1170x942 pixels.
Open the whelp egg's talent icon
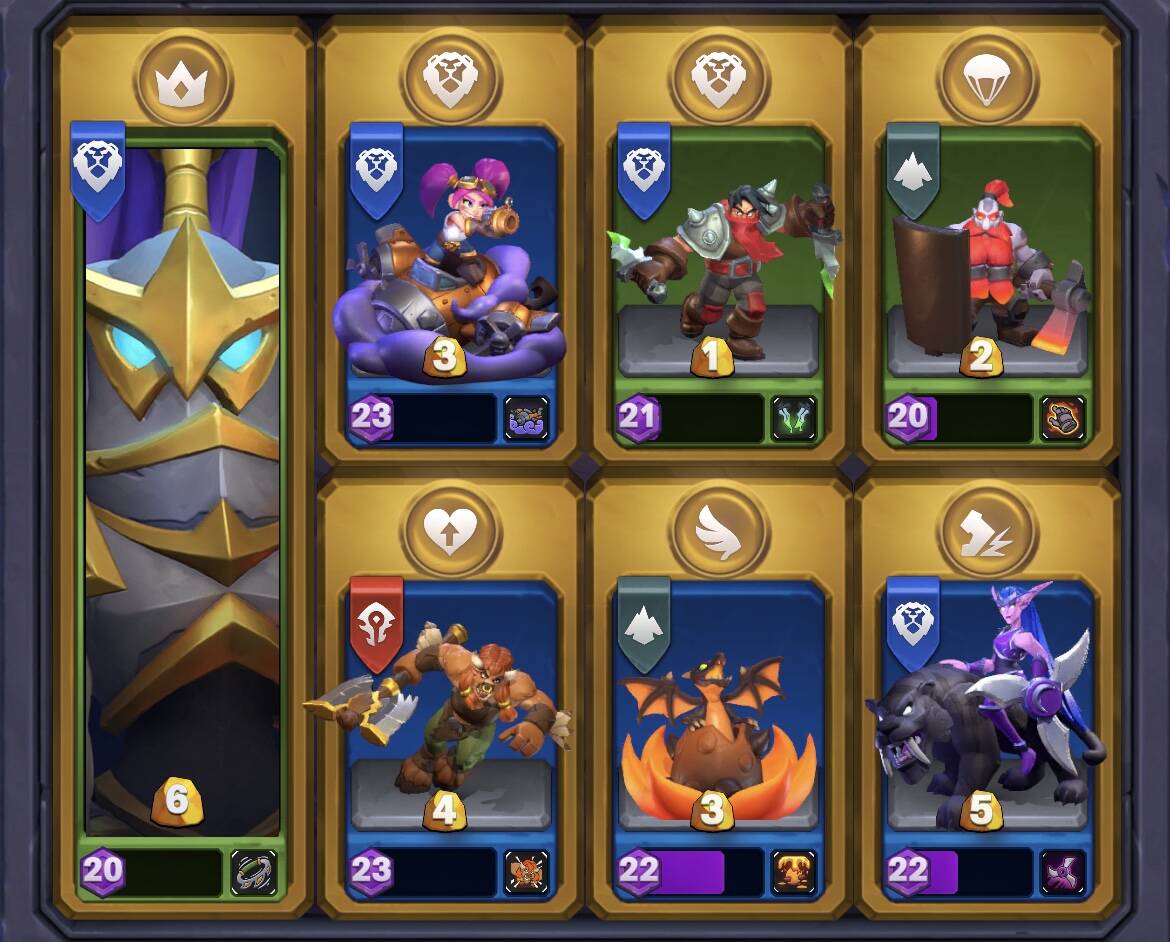point(794,872)
